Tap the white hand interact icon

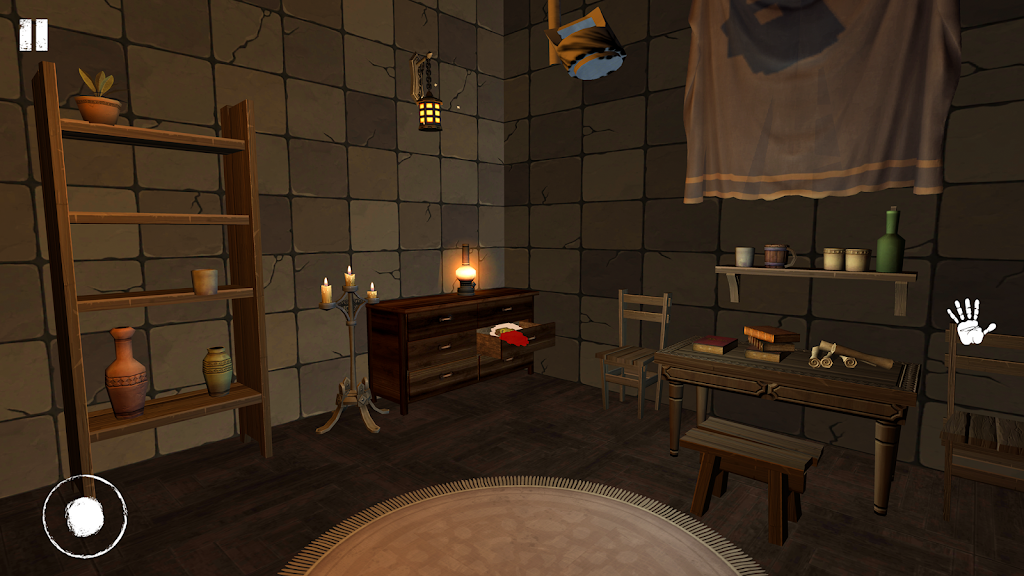(x=969, y=323)
